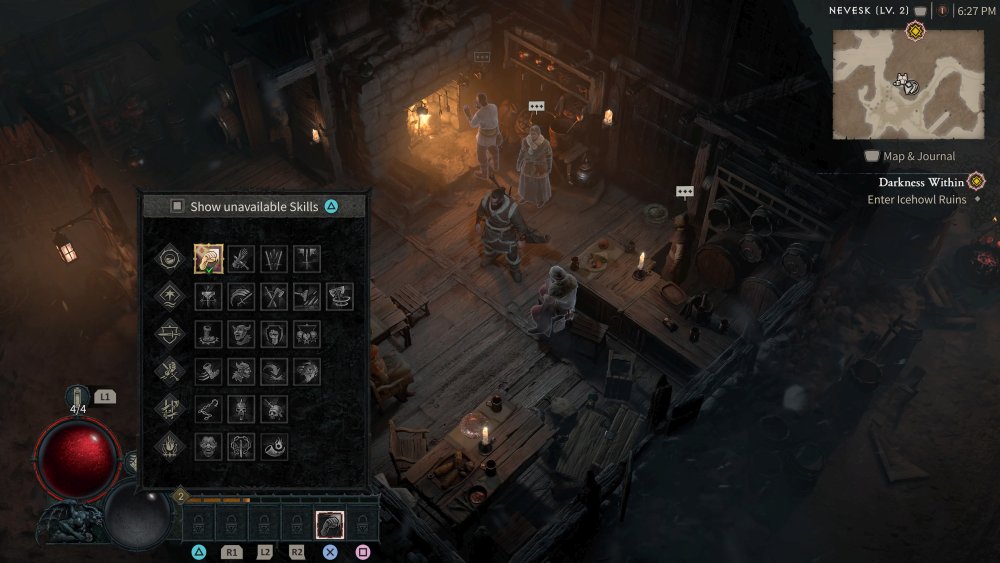Select the flaming horn ultimate skill
Image resolution: width=1000 pixels, height=563 pixels.
pos(274,445)
